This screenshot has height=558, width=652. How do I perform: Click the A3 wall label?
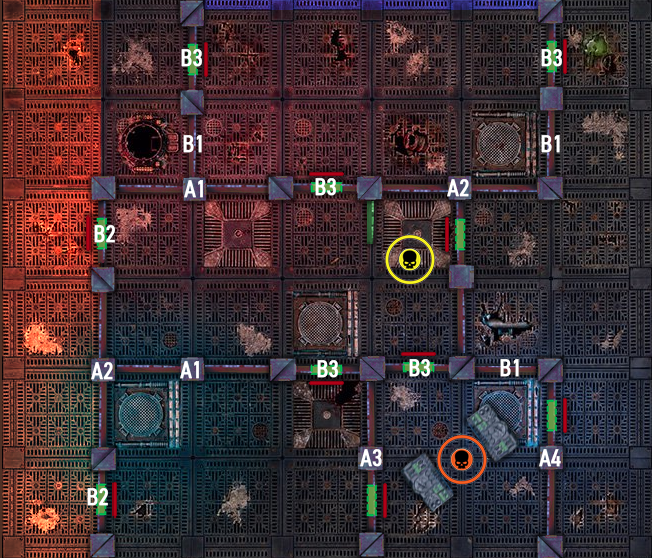[x=371, y=458]
